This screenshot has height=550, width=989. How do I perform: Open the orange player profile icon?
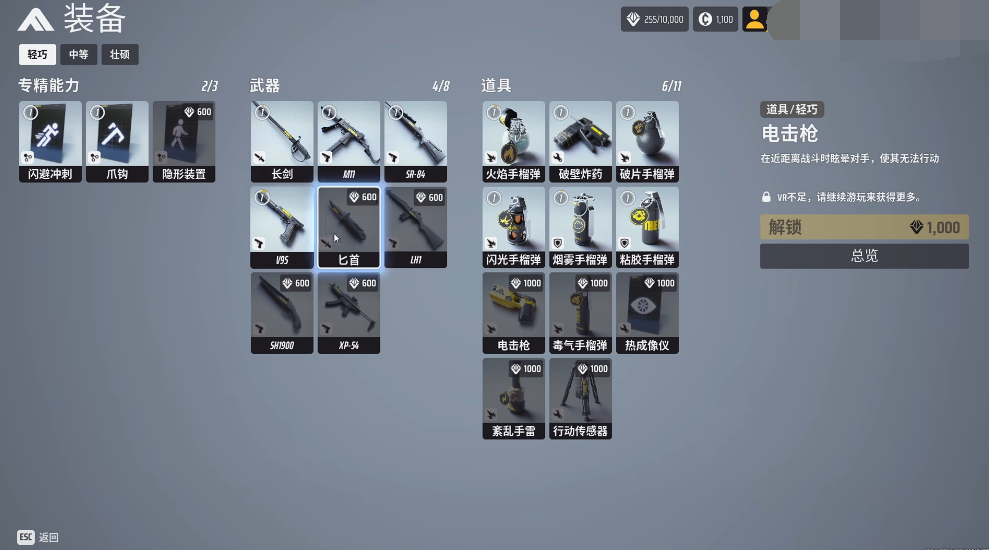coord(755,19)
